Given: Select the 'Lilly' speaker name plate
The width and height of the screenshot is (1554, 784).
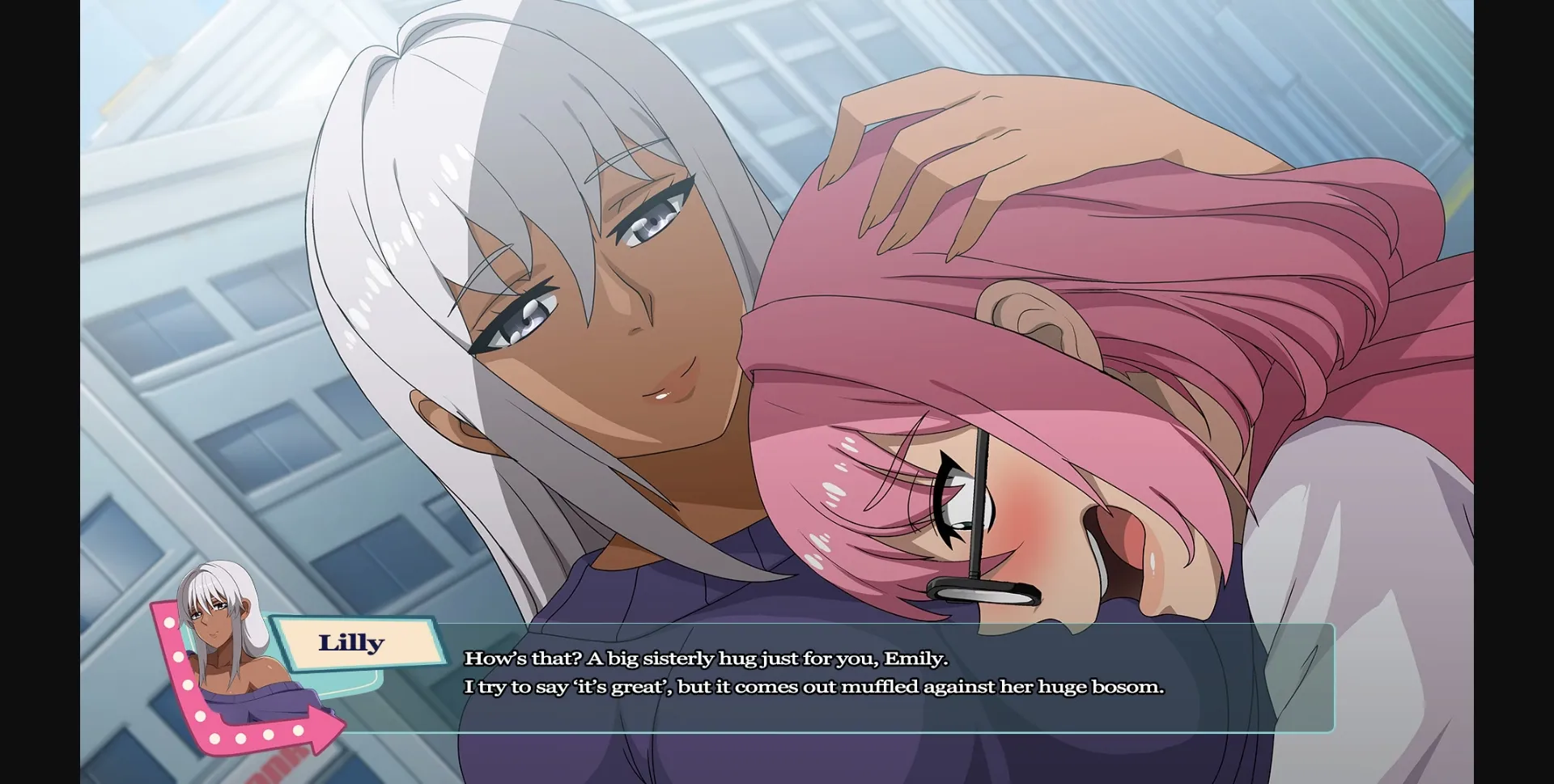Looking at the screenshot, I should click(352, 642).
